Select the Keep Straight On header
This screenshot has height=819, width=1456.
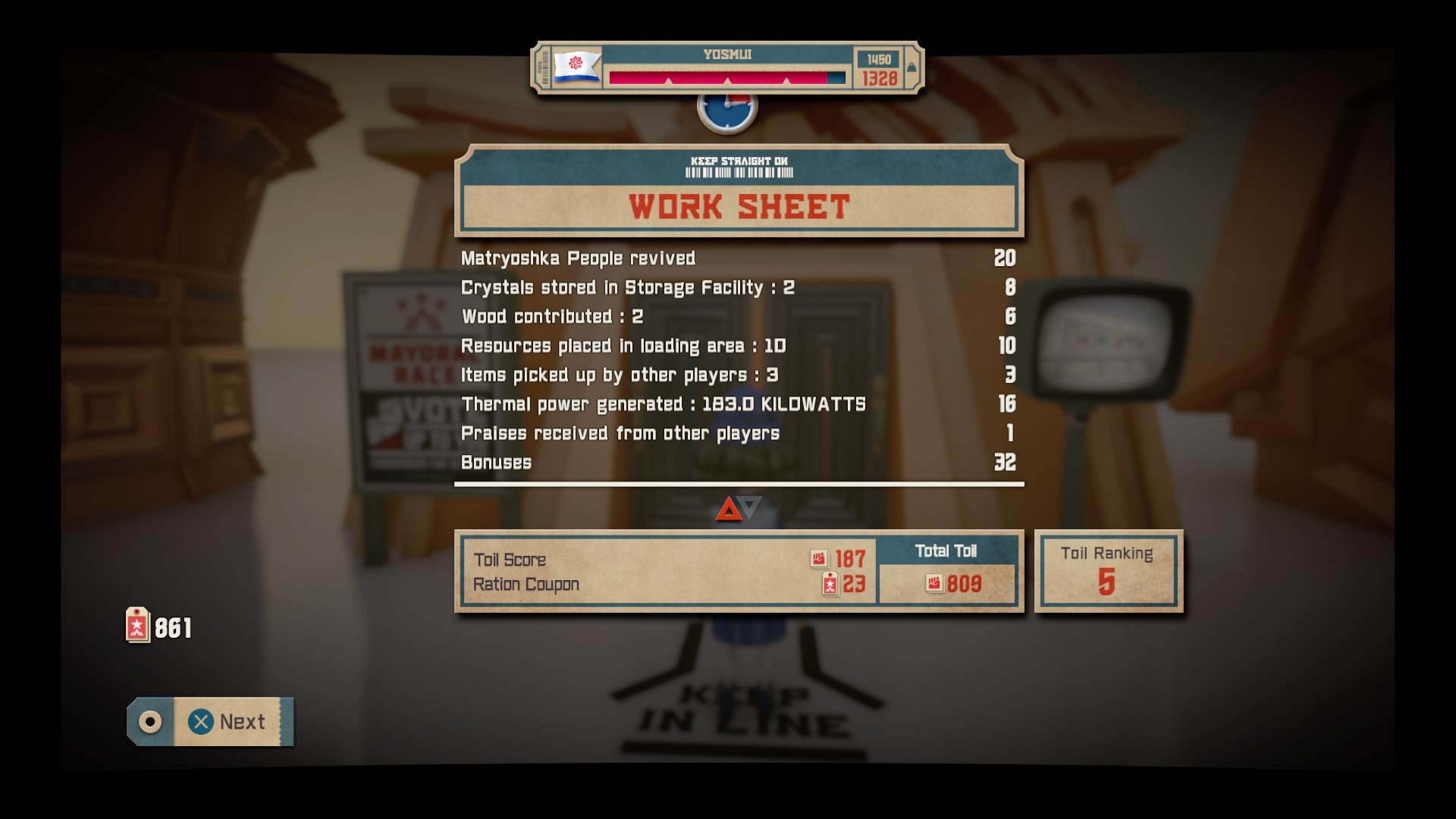[739, 161]
